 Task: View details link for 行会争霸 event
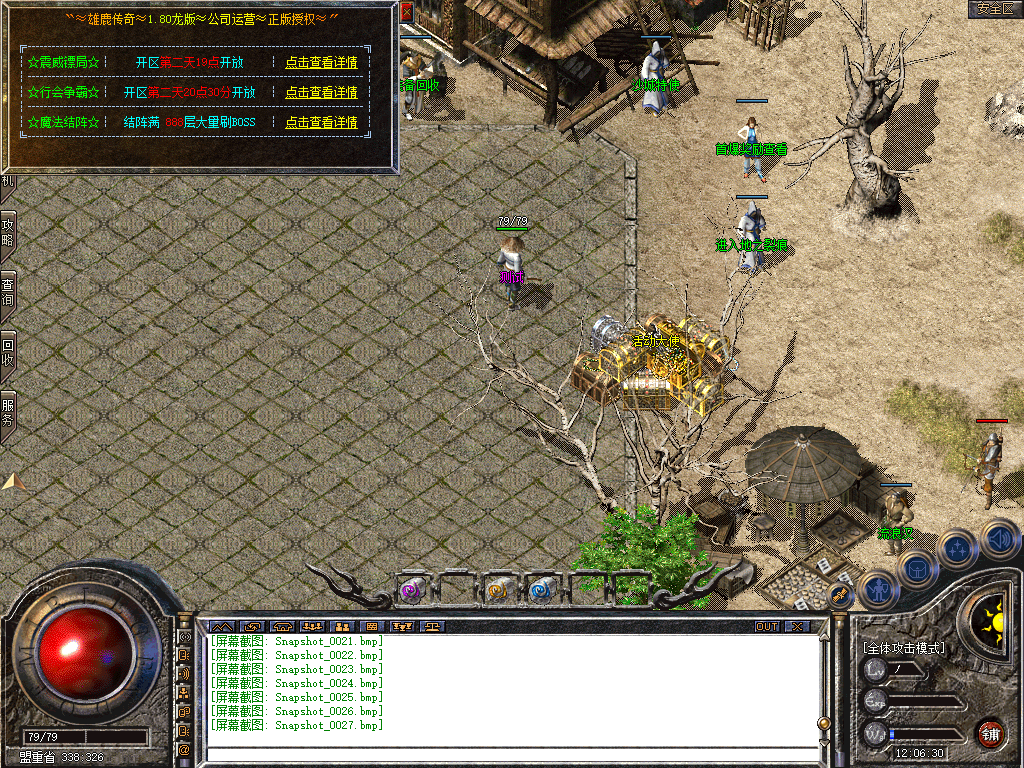click(x=321, y=92)
